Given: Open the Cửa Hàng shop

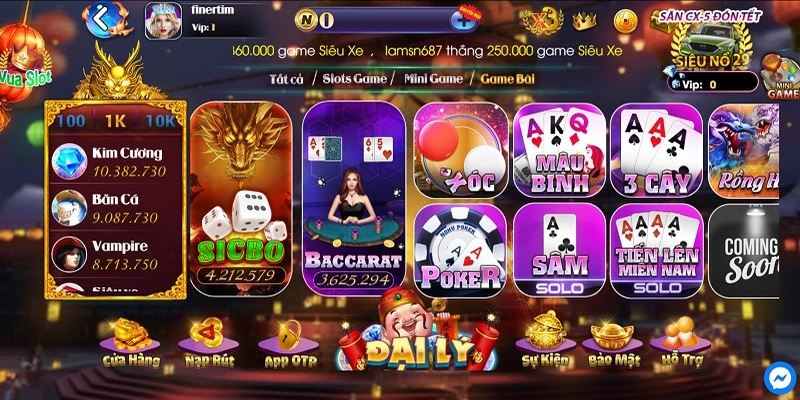Looking at the screenshot, I should tap(129, 341).
